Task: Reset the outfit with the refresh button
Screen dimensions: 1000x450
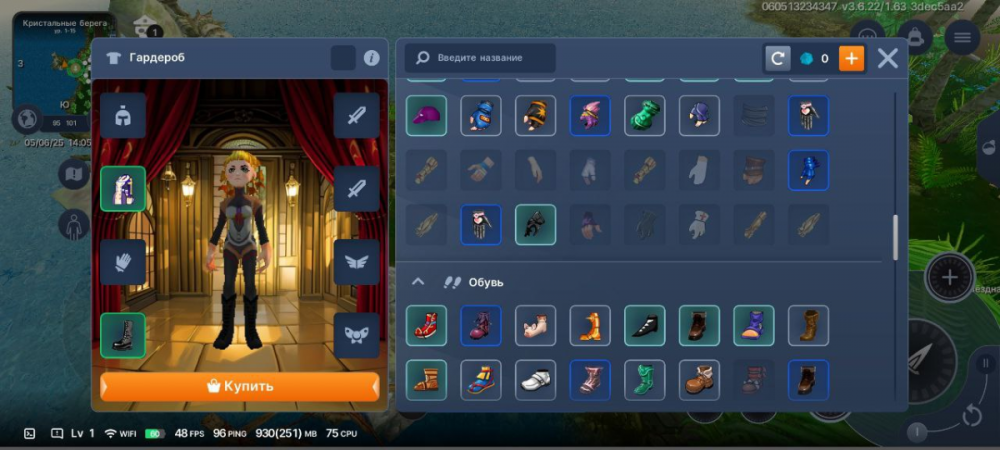Action: pyautogui.click(x=777, y=58)
